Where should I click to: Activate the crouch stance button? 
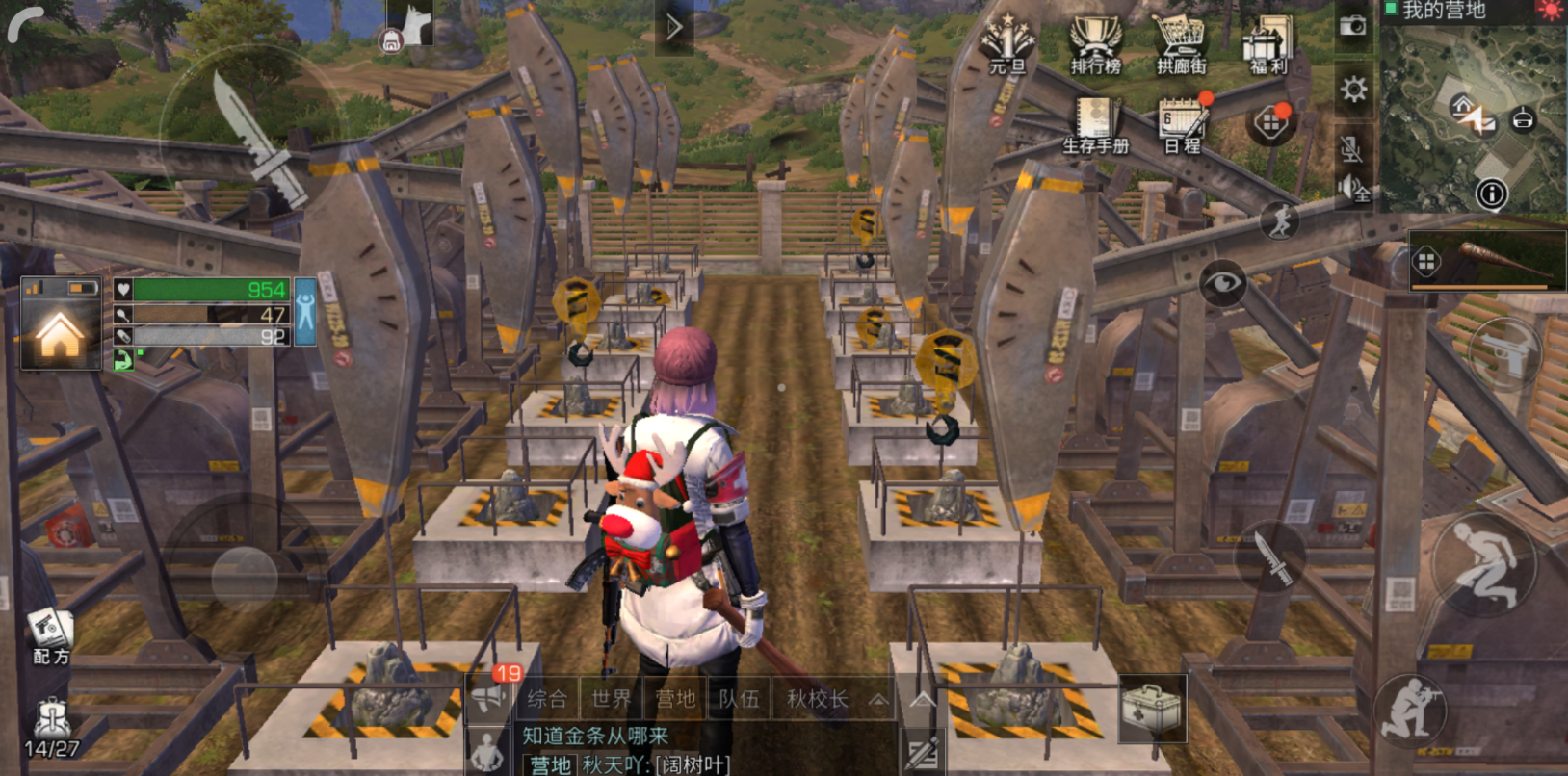1483,565
